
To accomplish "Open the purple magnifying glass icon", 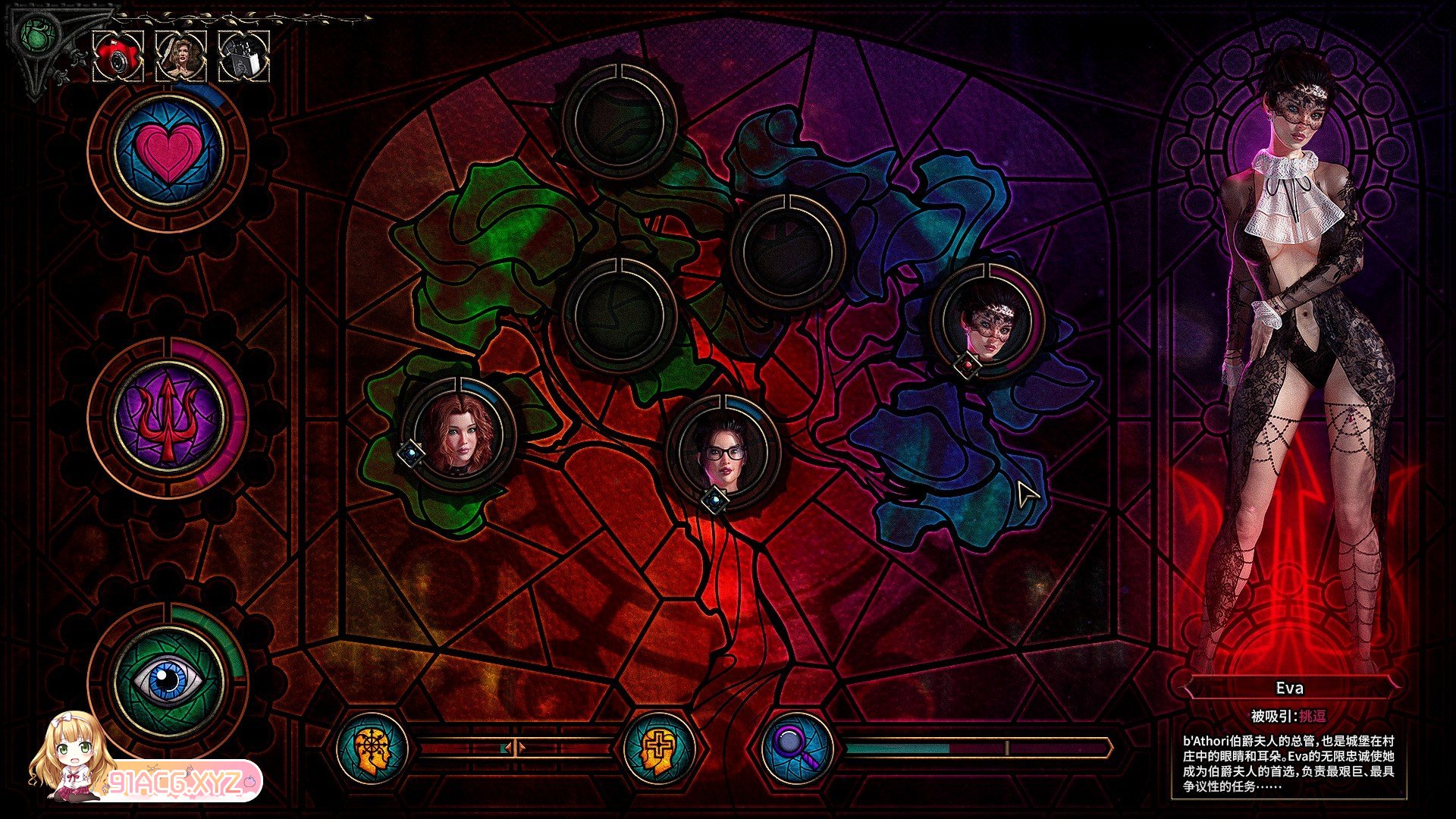I will (797, 748).
